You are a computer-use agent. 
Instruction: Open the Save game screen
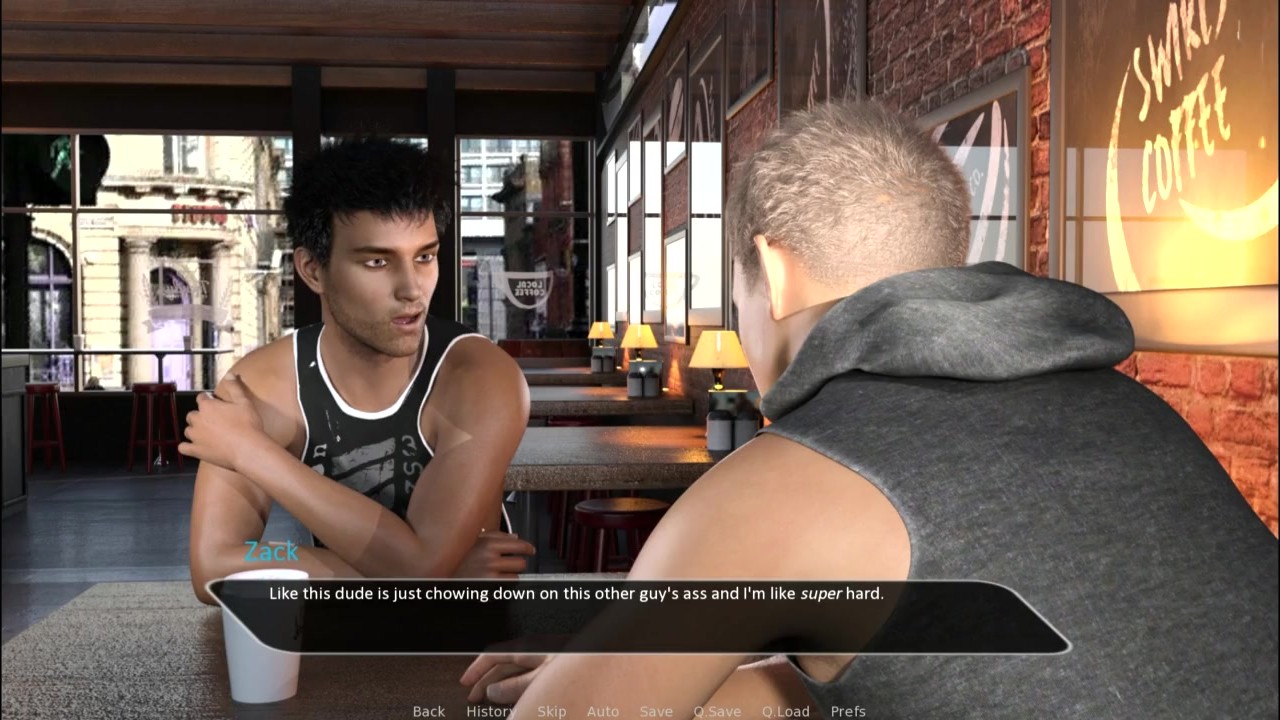coord(656,711)
